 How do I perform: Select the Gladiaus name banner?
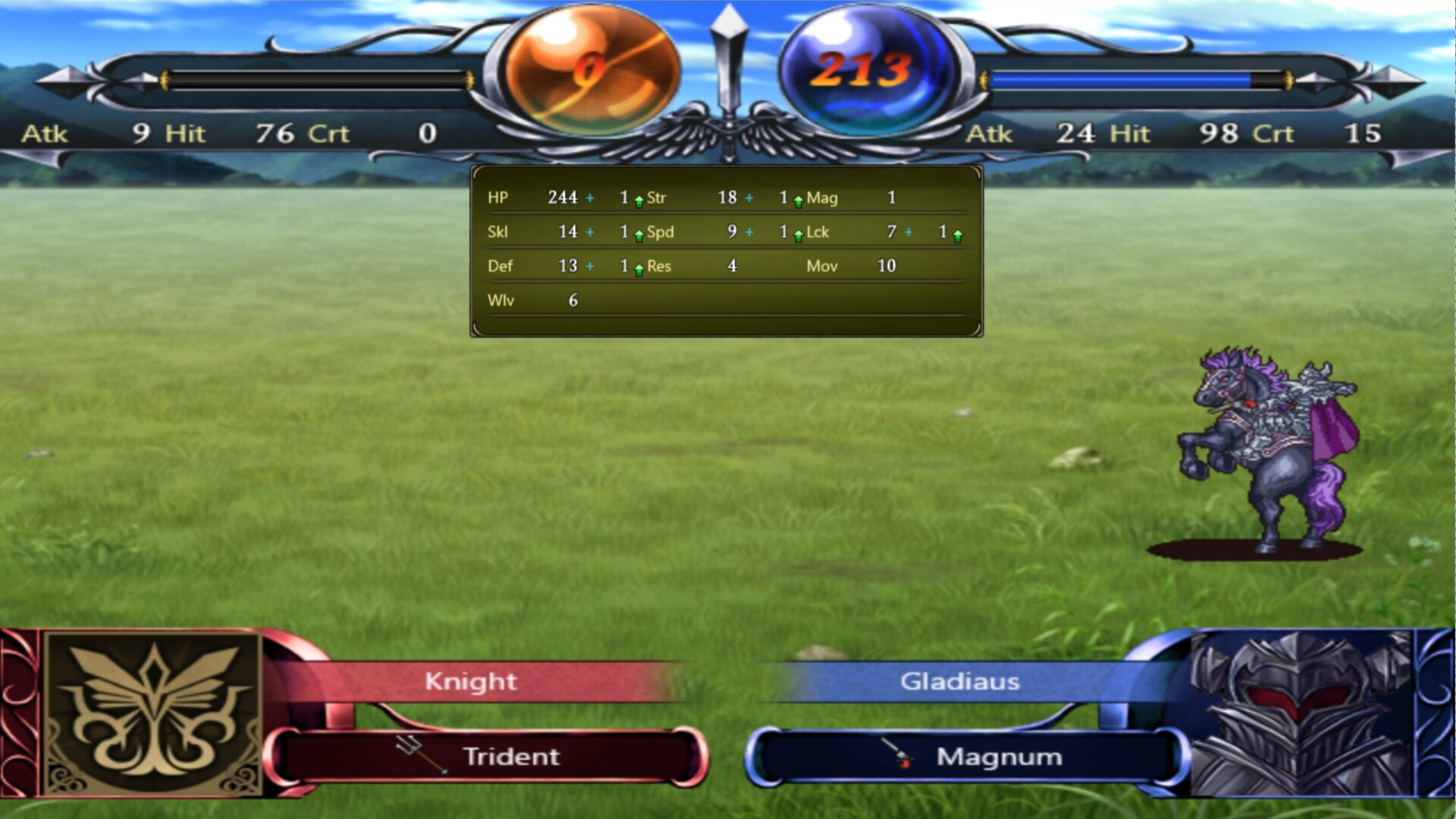click(x=959, y=681)
